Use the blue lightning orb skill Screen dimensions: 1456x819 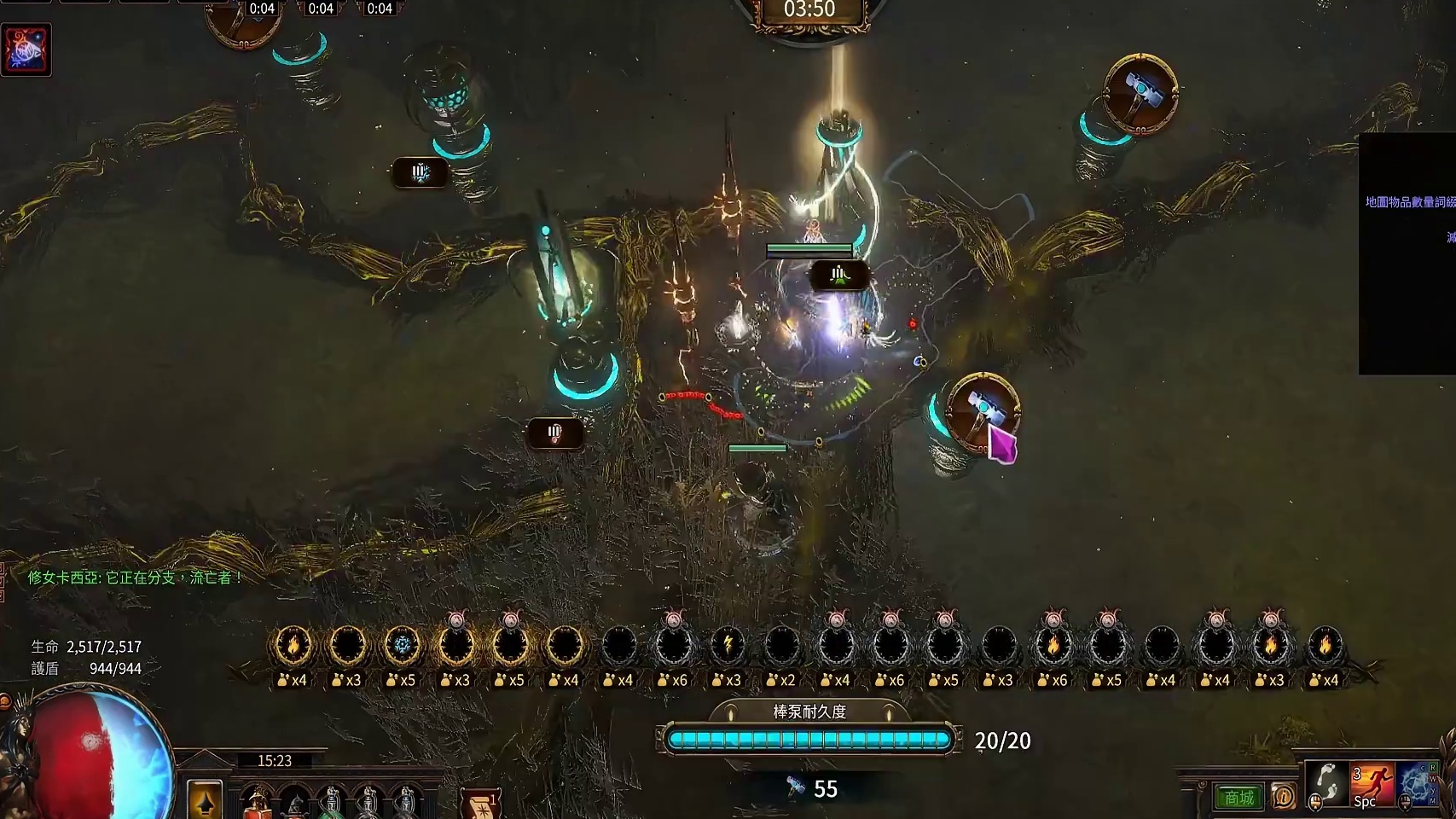pos(1418,784)
